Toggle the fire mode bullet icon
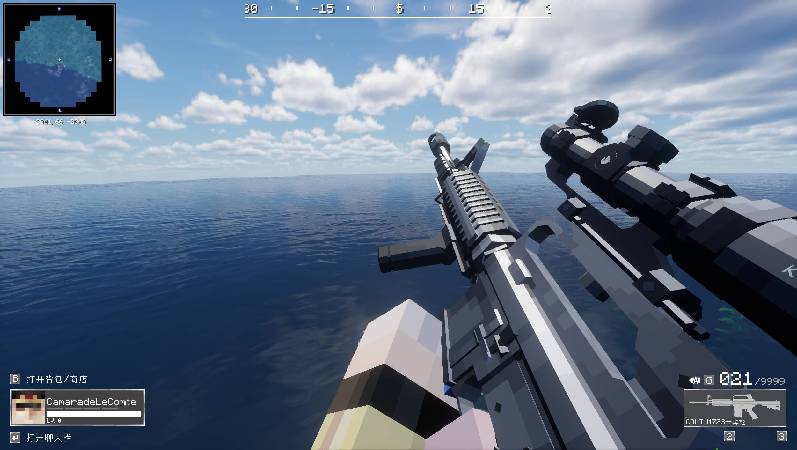797x450 pixels. 694,380
